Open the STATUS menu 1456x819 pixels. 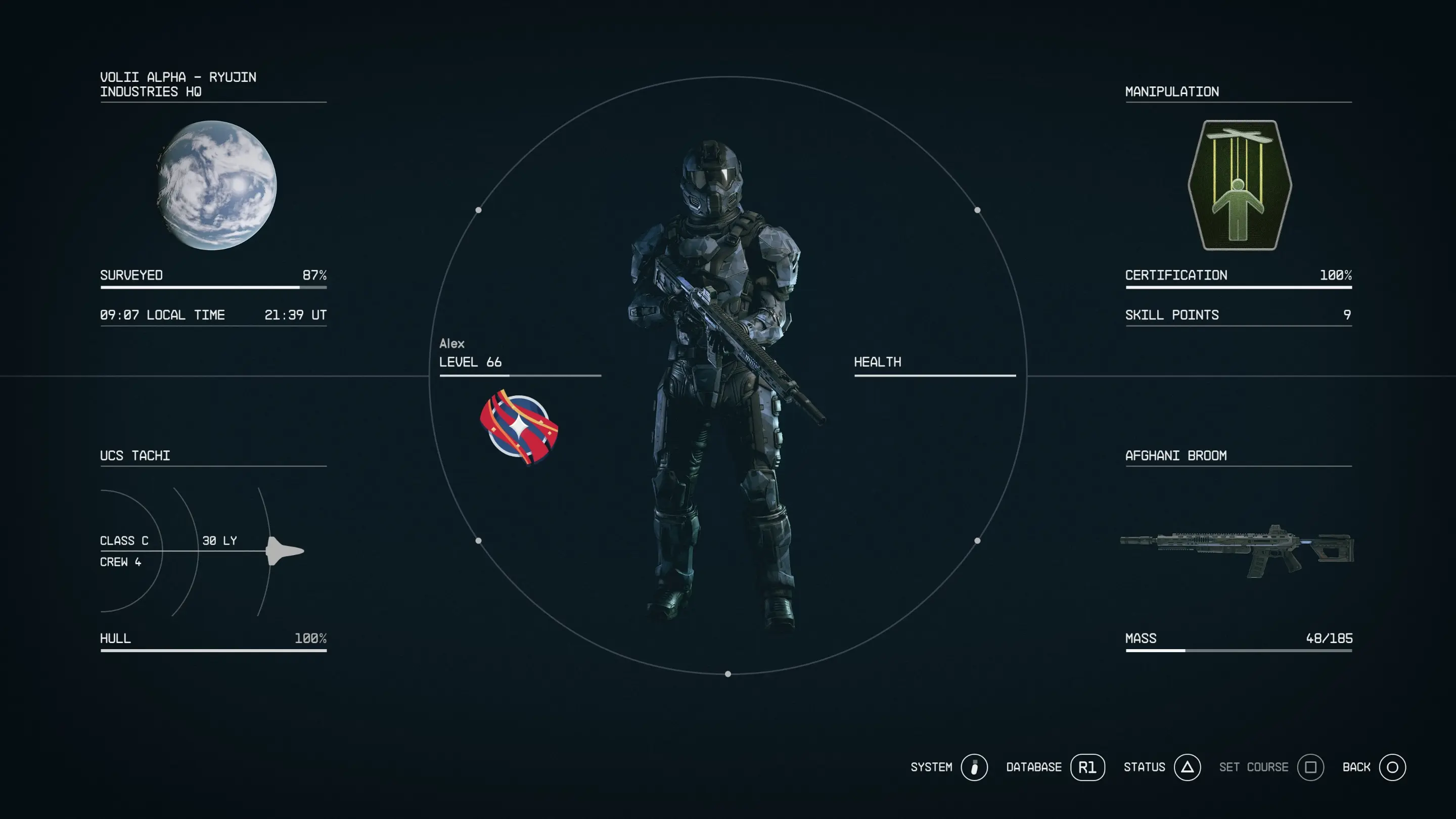pos(1145,767)
